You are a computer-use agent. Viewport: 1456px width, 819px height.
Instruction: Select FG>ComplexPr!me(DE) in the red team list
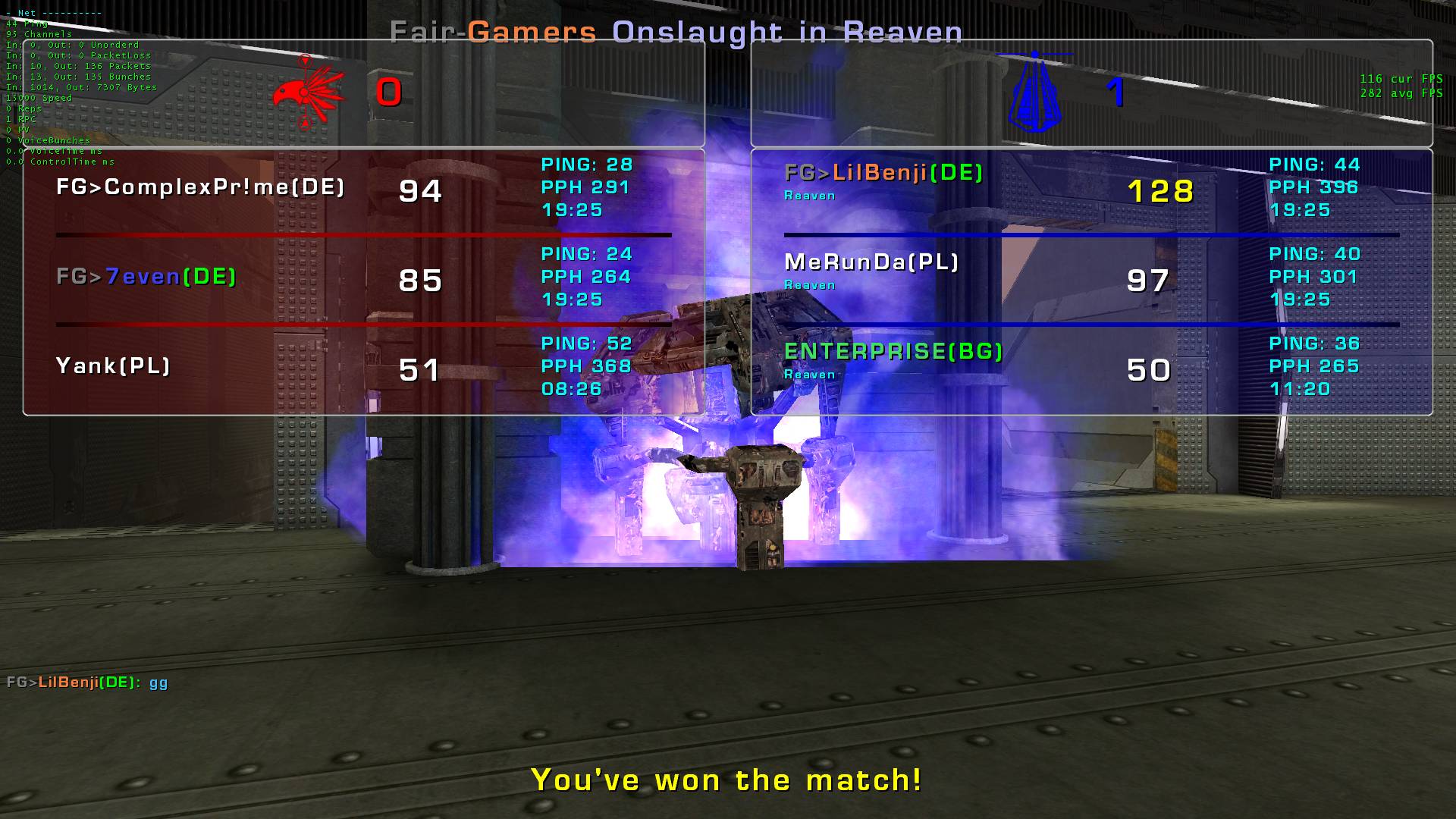coord(200,187)
